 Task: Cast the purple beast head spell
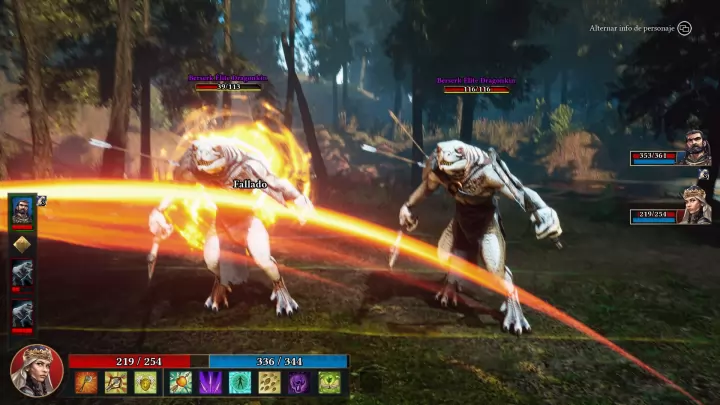[299, 382]
